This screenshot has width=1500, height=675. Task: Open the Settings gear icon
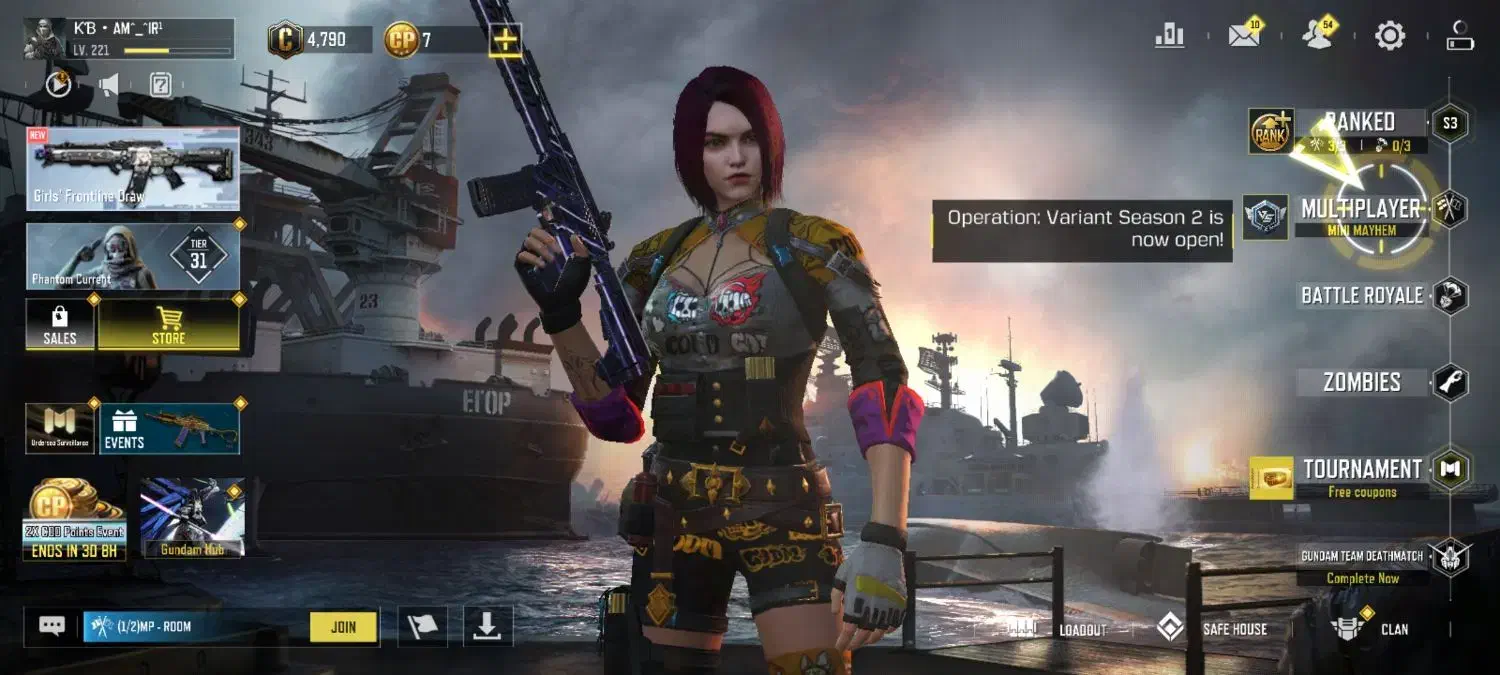pos(1390,37)
